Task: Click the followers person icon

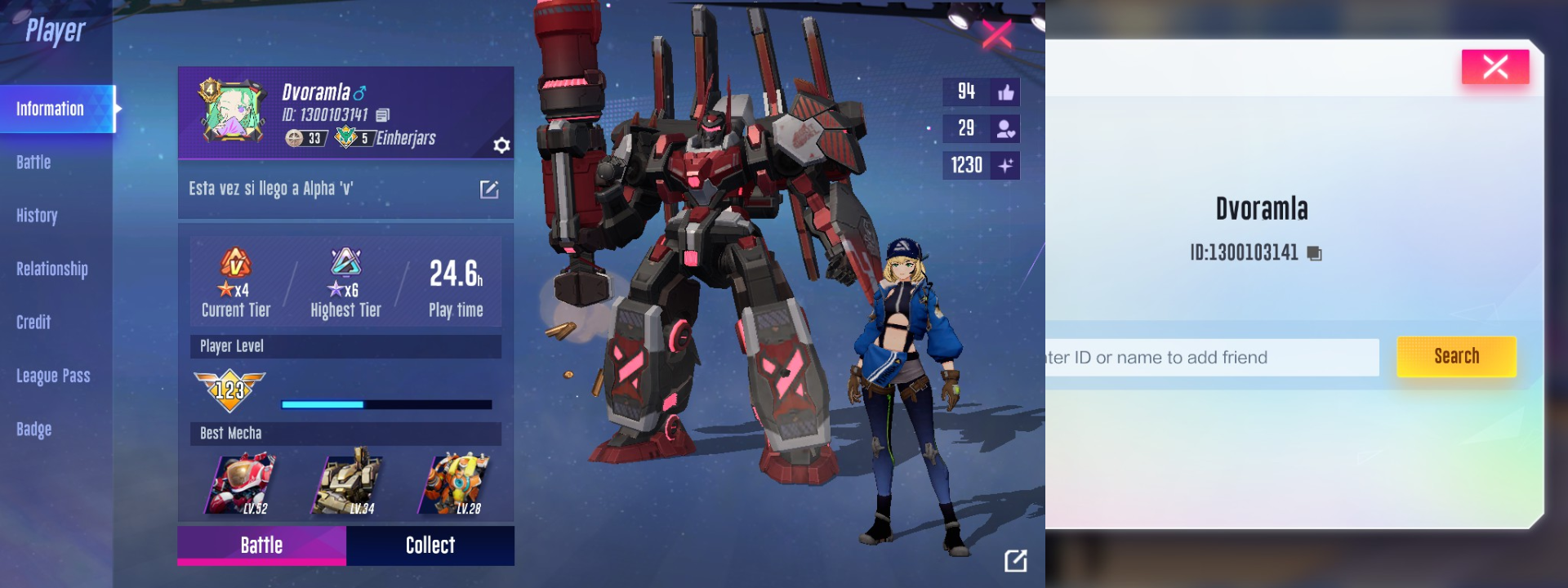Action: (1005, 129)
